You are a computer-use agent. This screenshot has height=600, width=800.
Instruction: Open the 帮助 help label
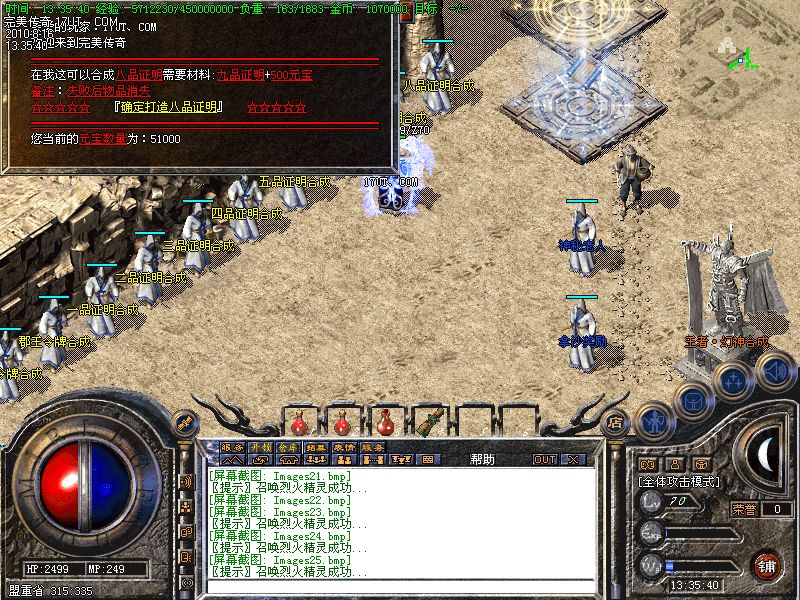(482, 459)
